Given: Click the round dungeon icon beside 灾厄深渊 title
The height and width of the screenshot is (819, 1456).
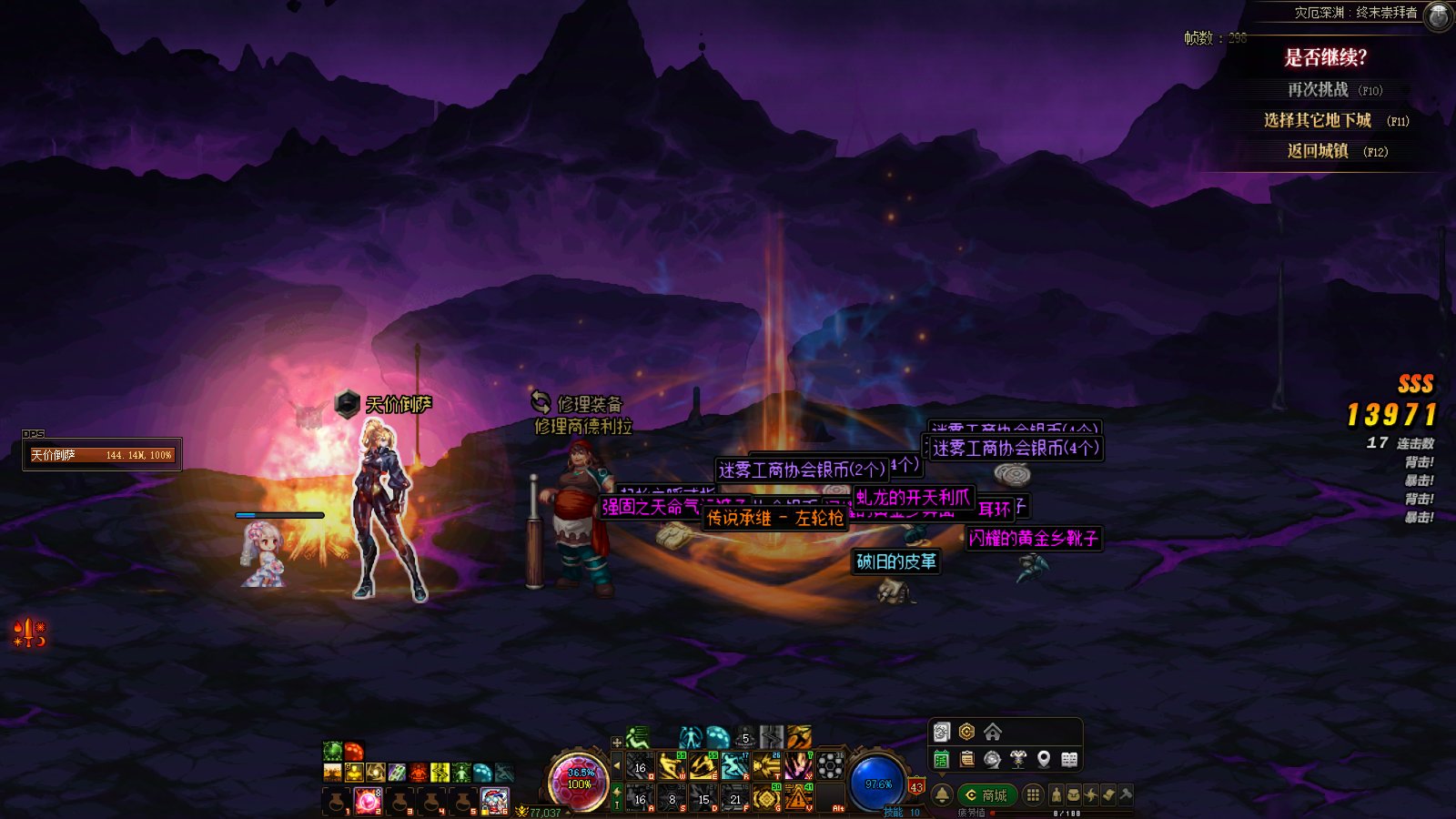Looking at the screenshot, I should [x=1438, y=15].
